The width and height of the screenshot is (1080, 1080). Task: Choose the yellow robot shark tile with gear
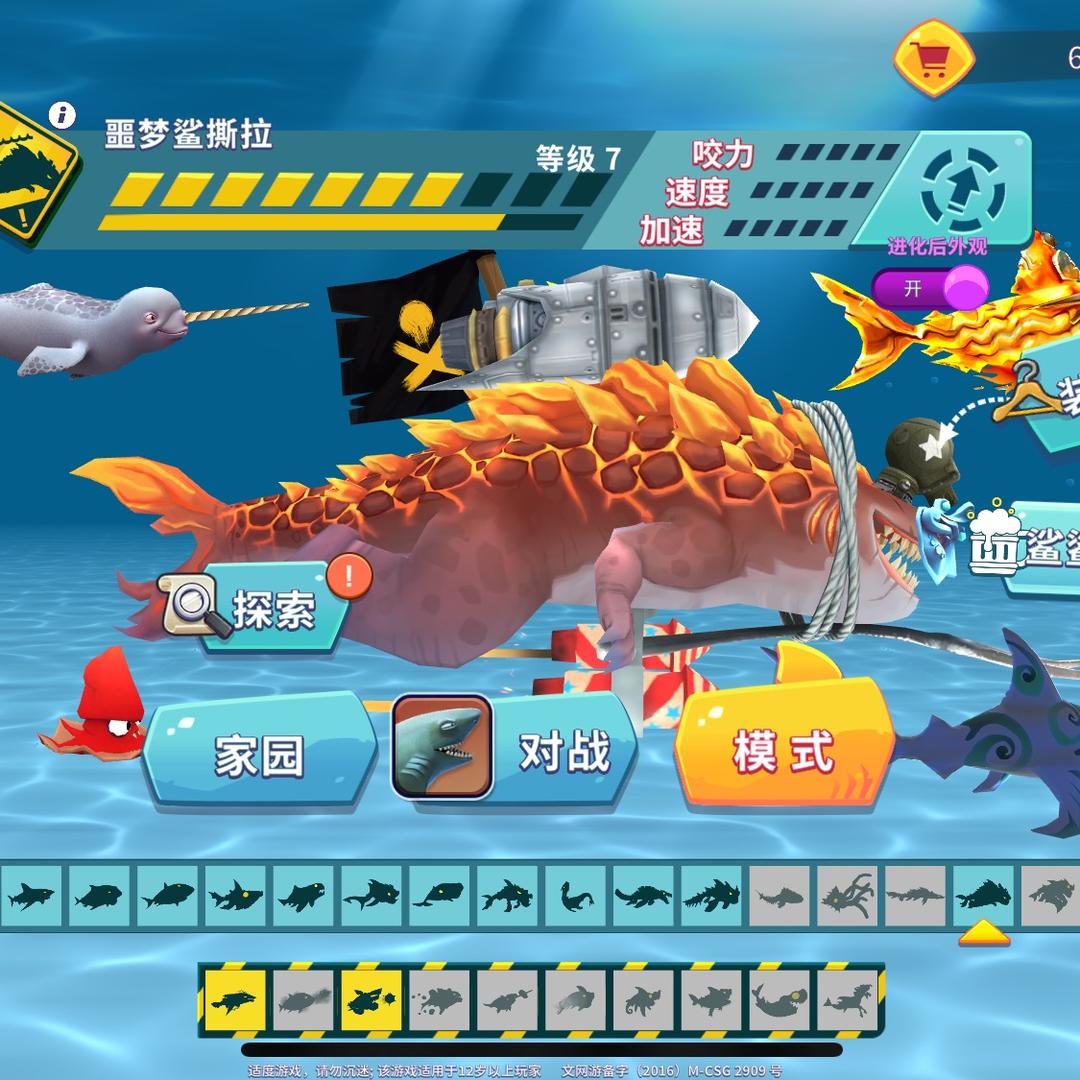372,1000
